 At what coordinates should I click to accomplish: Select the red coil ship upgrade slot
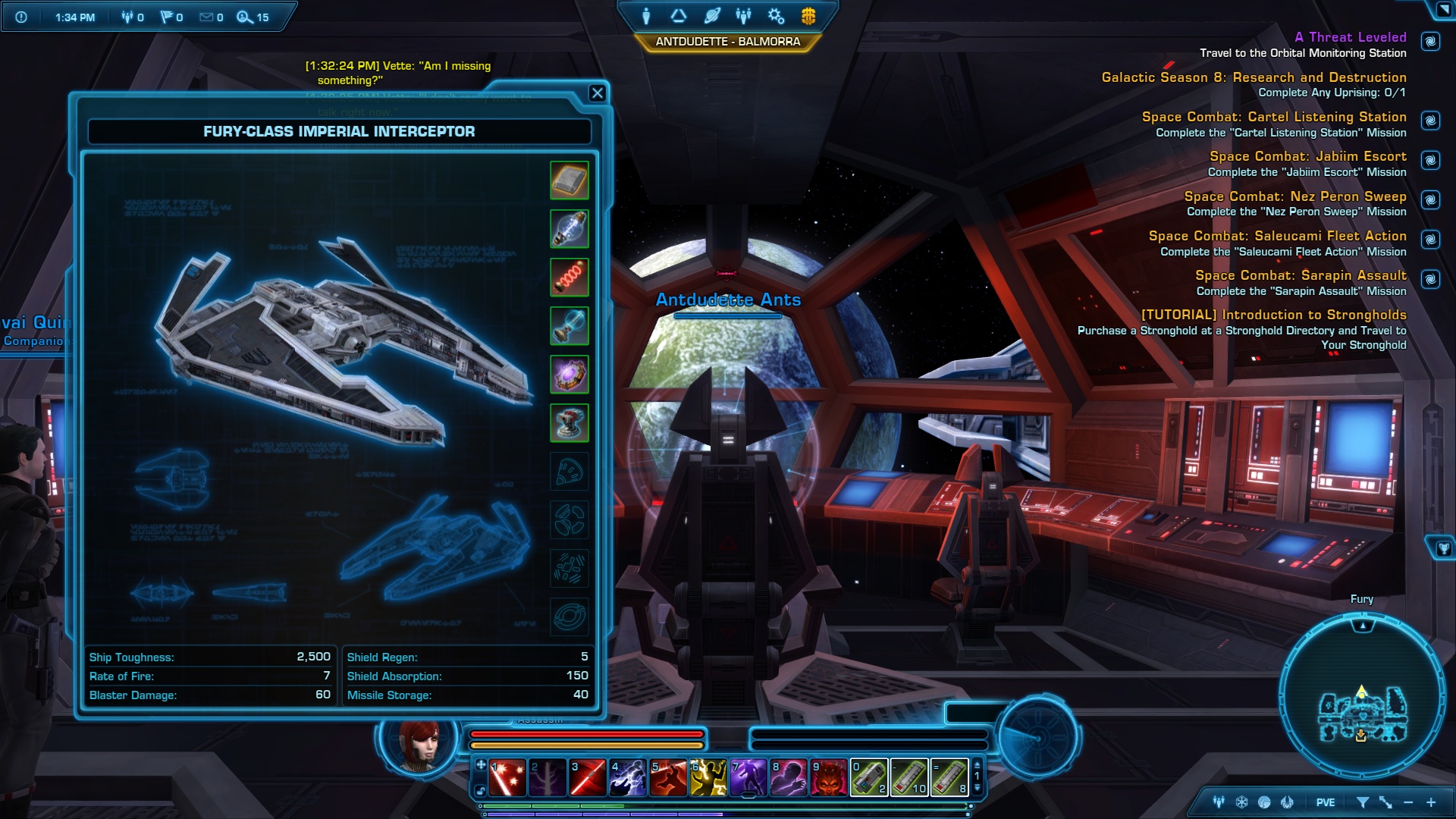[569, 278]
